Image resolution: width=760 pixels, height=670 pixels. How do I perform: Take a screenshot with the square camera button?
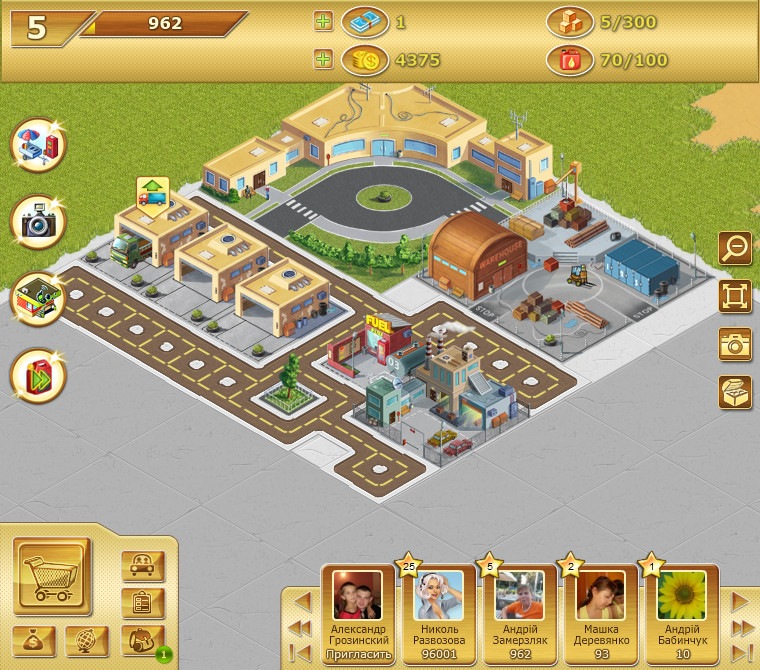click(x=735, y=344)
